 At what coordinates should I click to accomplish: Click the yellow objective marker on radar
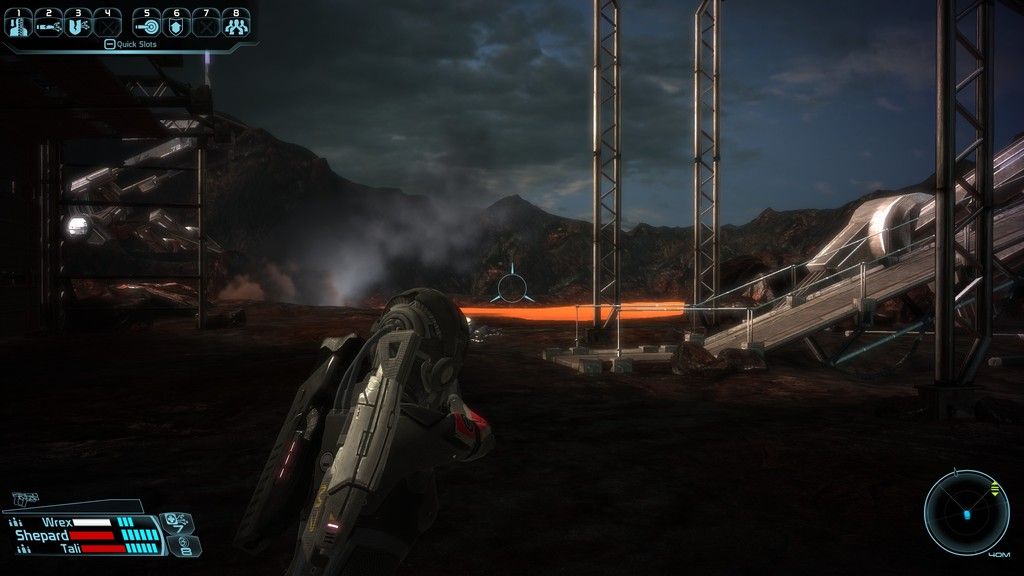pyautogui.click(x=994, y=488)
